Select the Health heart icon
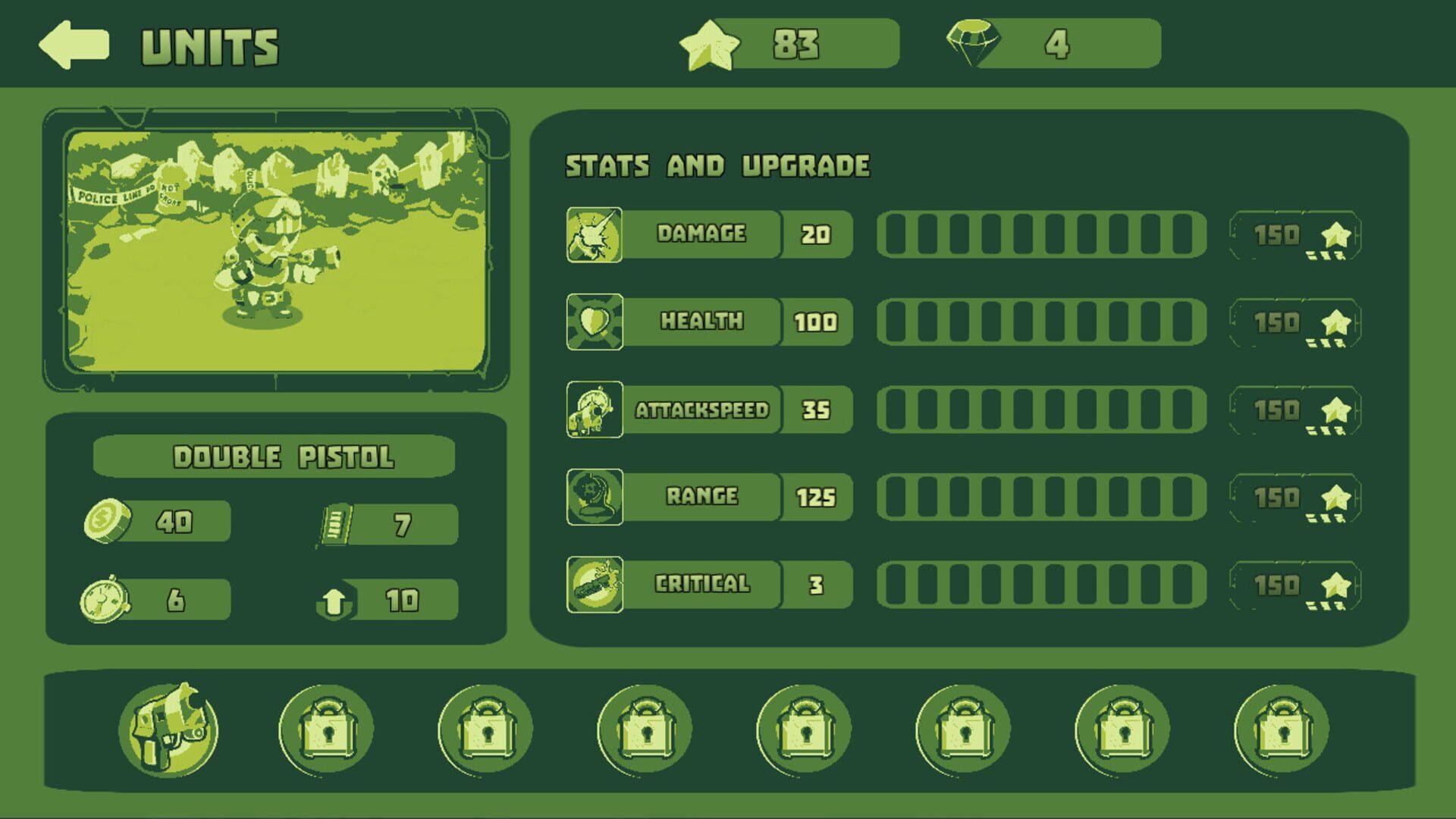 594,321
